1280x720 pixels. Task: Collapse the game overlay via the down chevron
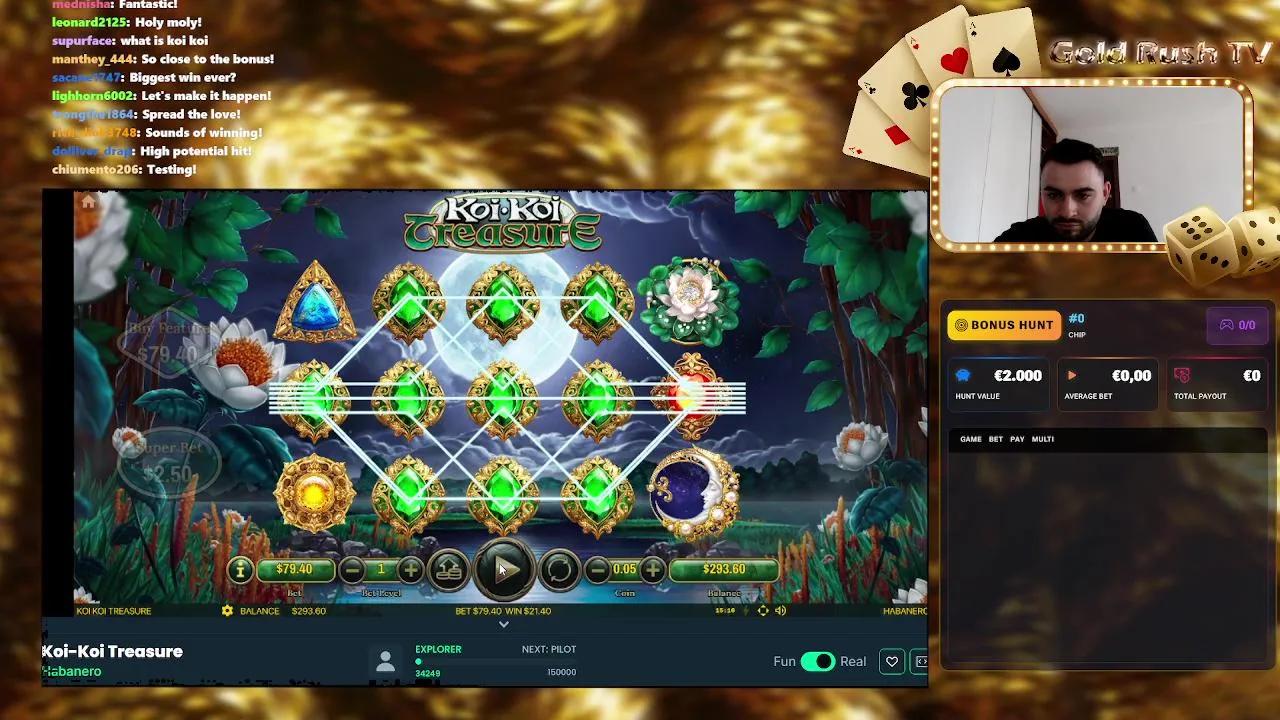(504, 623)
